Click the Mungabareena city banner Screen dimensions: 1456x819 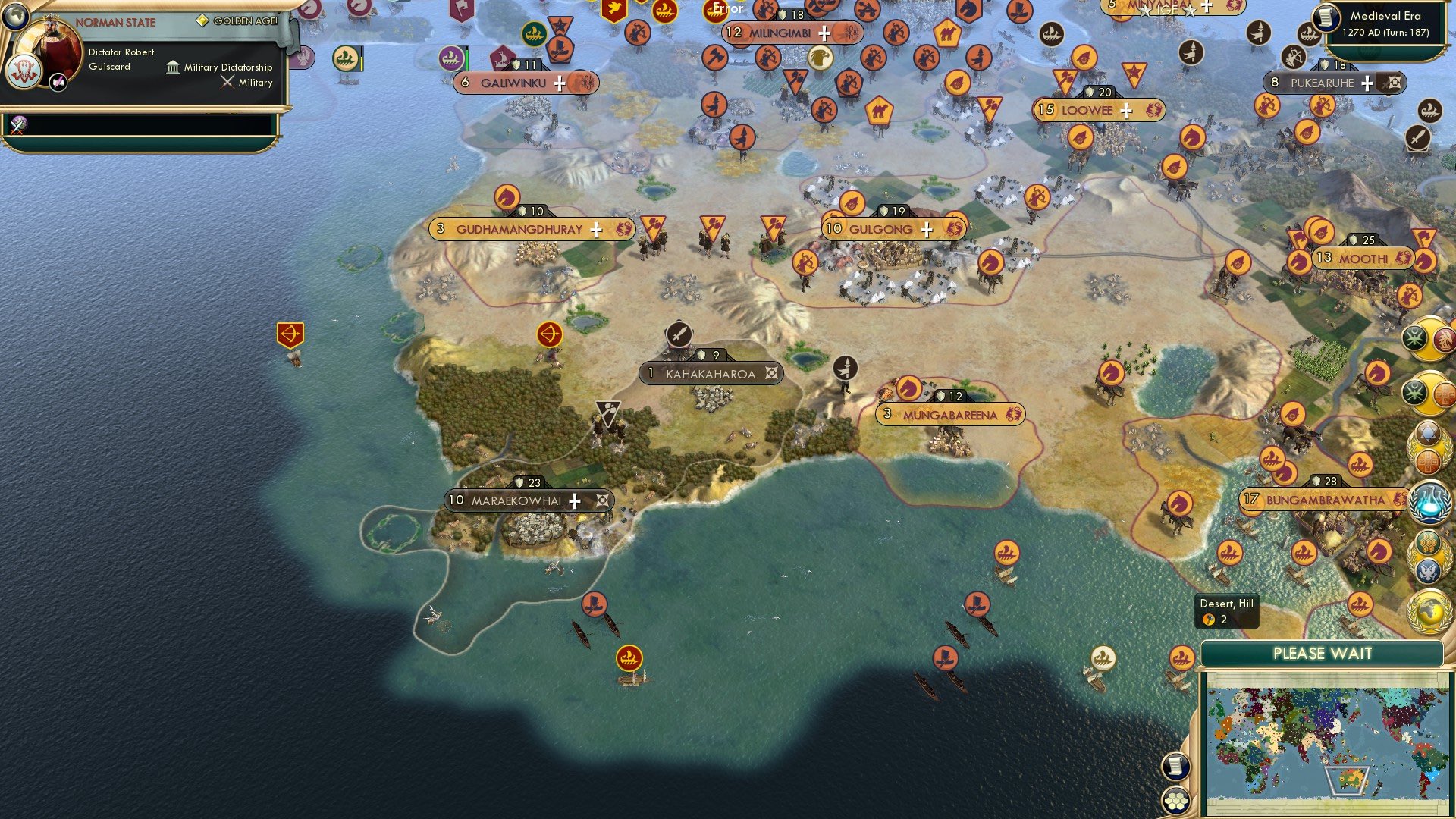click(x=952, y=415)
